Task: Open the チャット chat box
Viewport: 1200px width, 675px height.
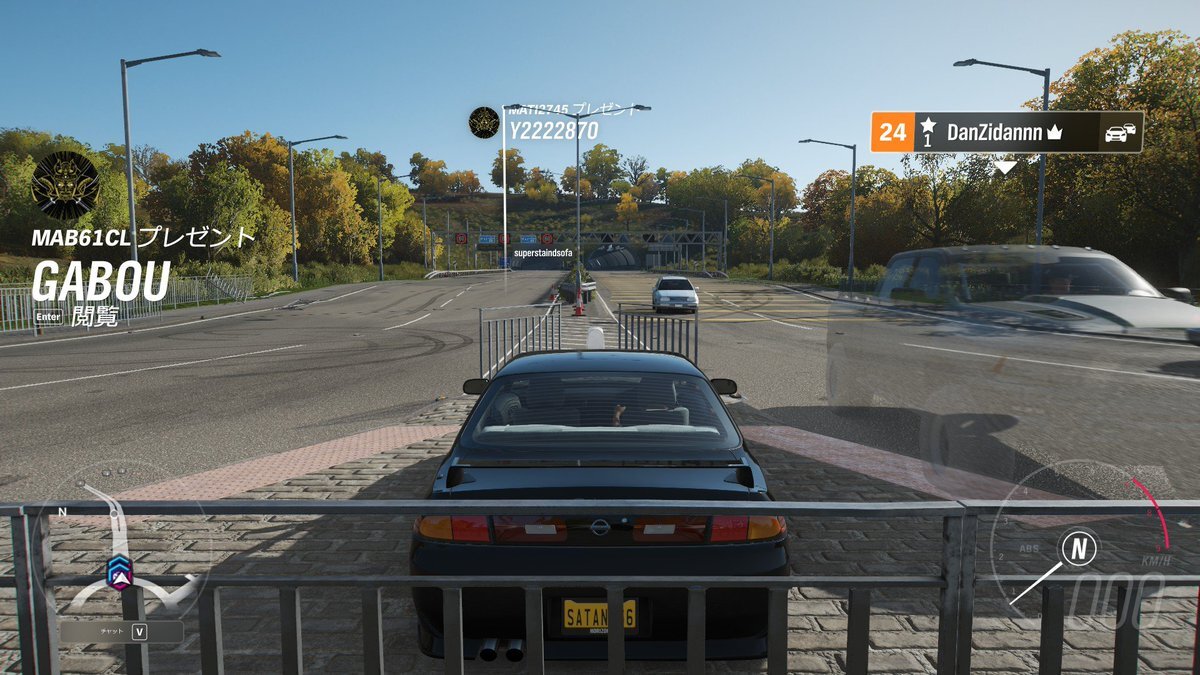Action: [x=121, y=632]
